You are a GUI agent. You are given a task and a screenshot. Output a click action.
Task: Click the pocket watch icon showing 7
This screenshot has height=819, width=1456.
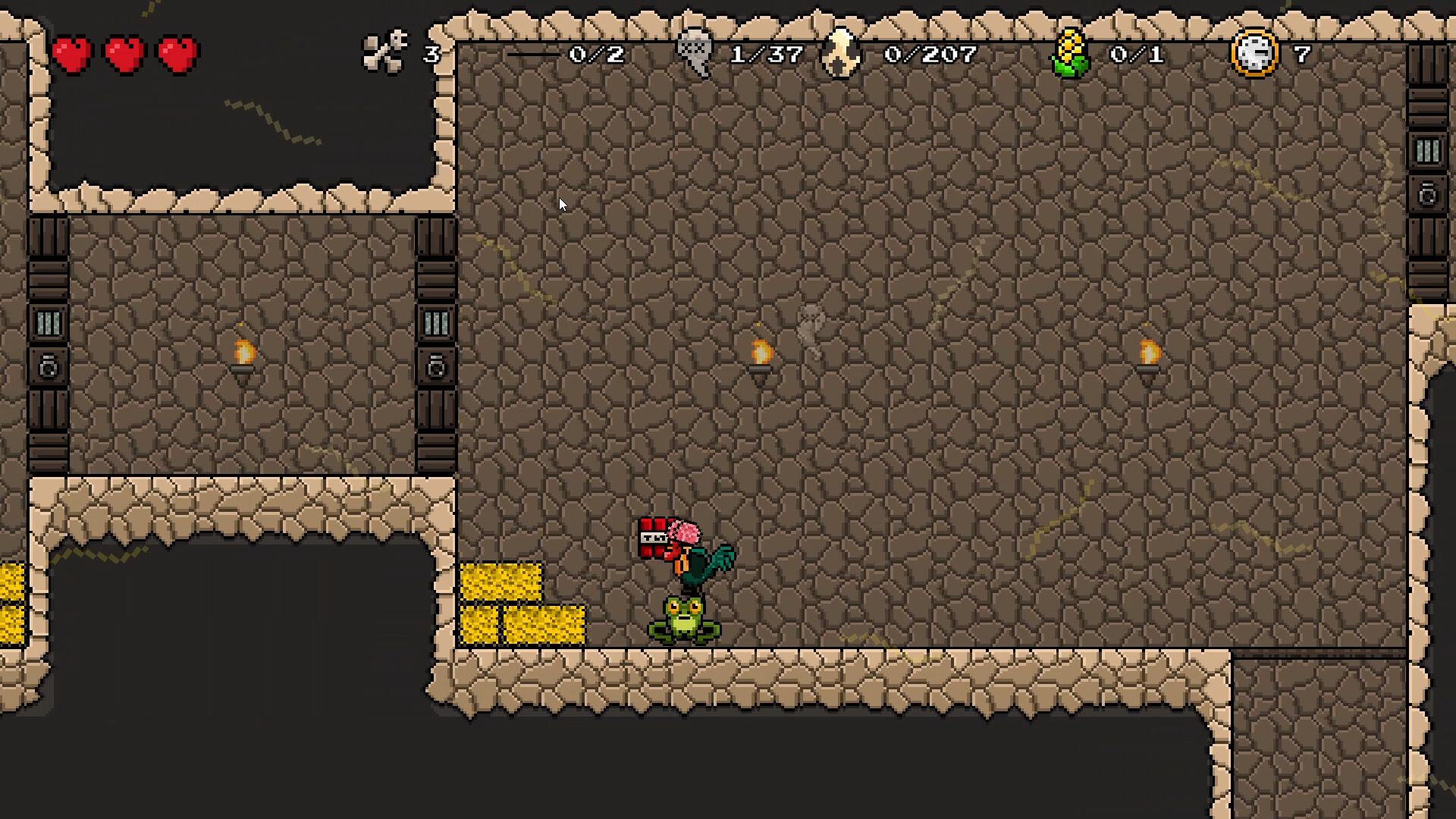[1255, 52]
